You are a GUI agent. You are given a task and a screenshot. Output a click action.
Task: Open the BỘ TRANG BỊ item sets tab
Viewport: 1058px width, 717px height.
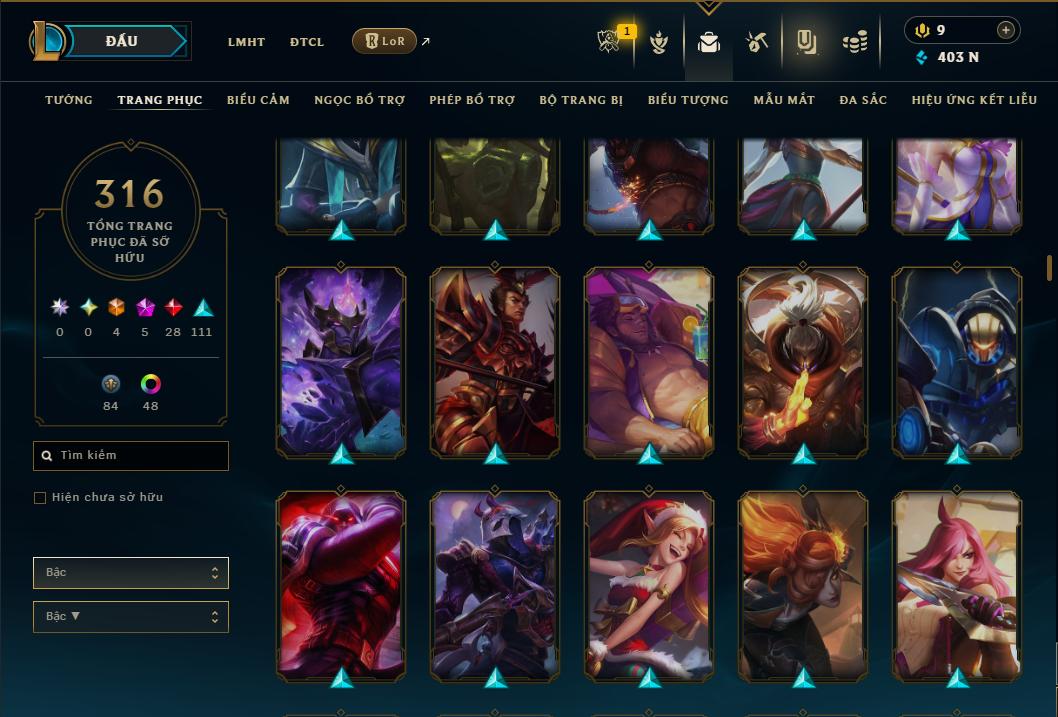pyautogui.click(x=581, y=100)
